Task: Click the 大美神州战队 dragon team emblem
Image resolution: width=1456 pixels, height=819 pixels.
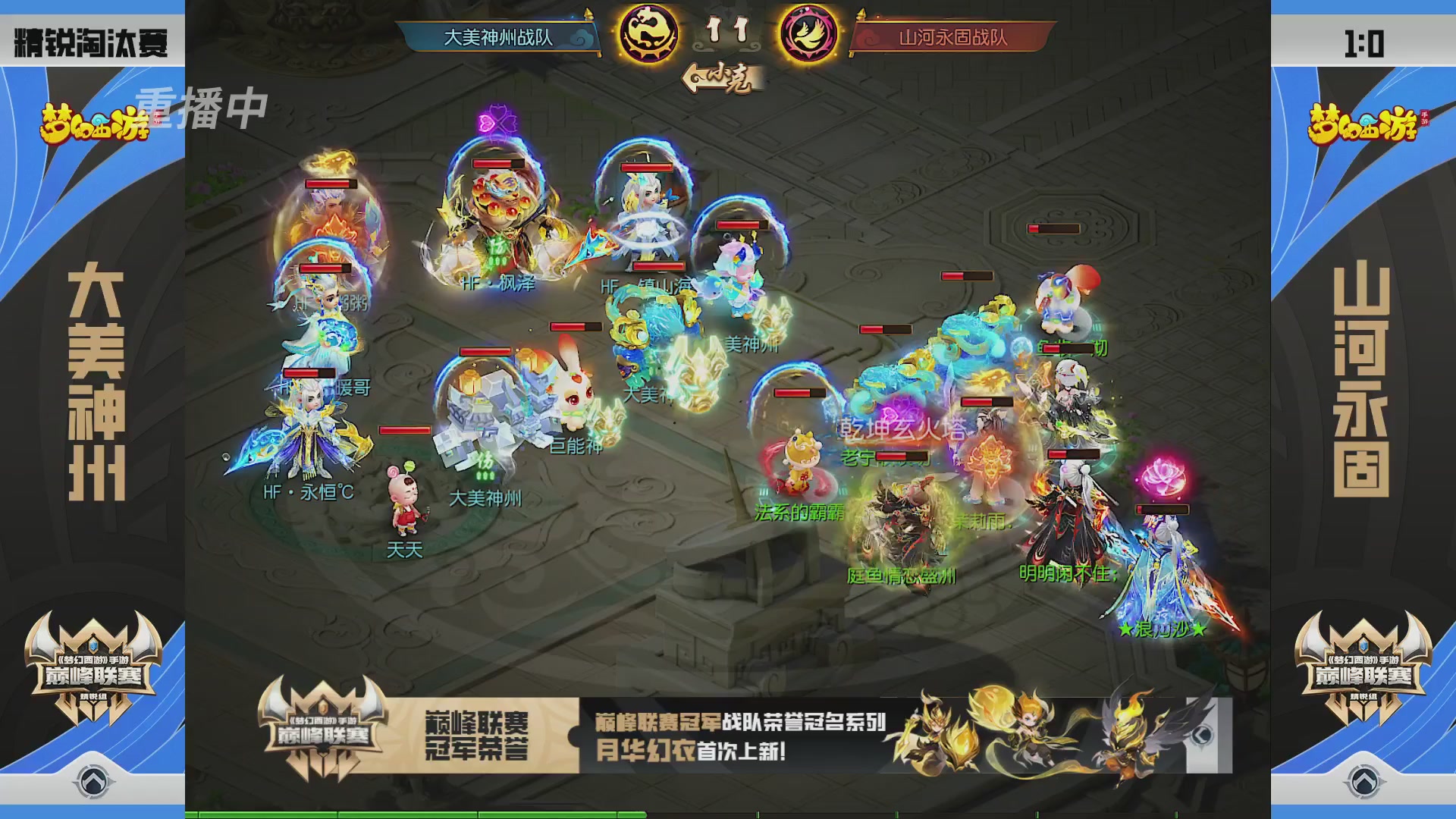Action: pyautogui.click(x=648, y=33)
